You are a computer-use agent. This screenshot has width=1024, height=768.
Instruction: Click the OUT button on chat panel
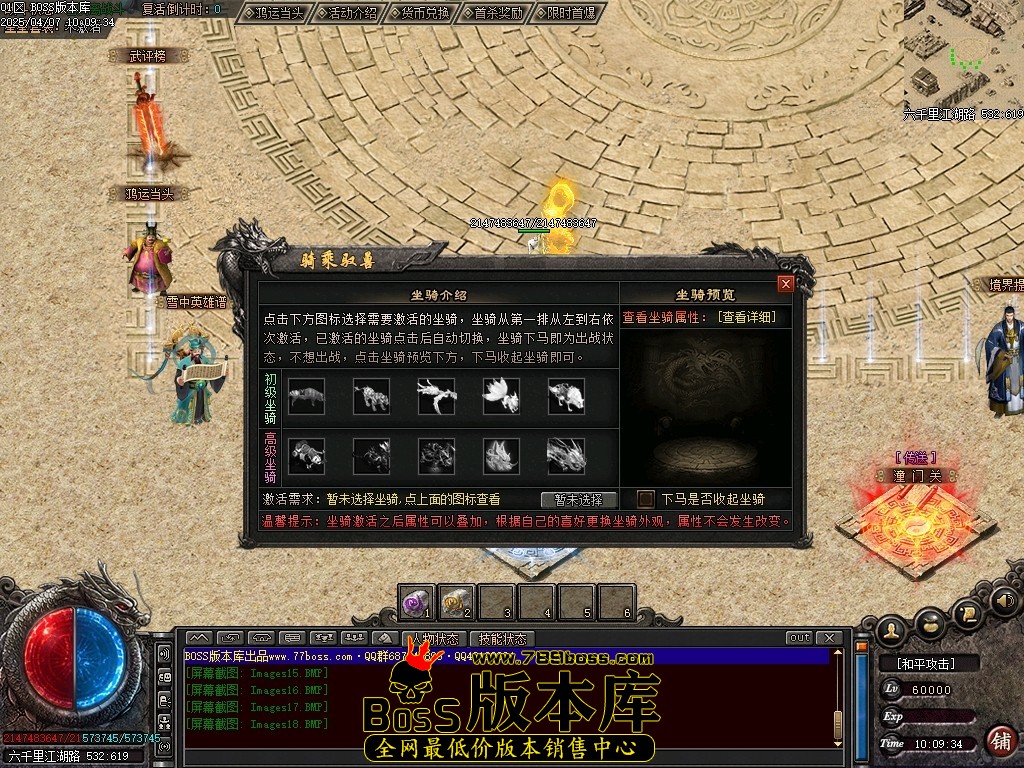799,638
